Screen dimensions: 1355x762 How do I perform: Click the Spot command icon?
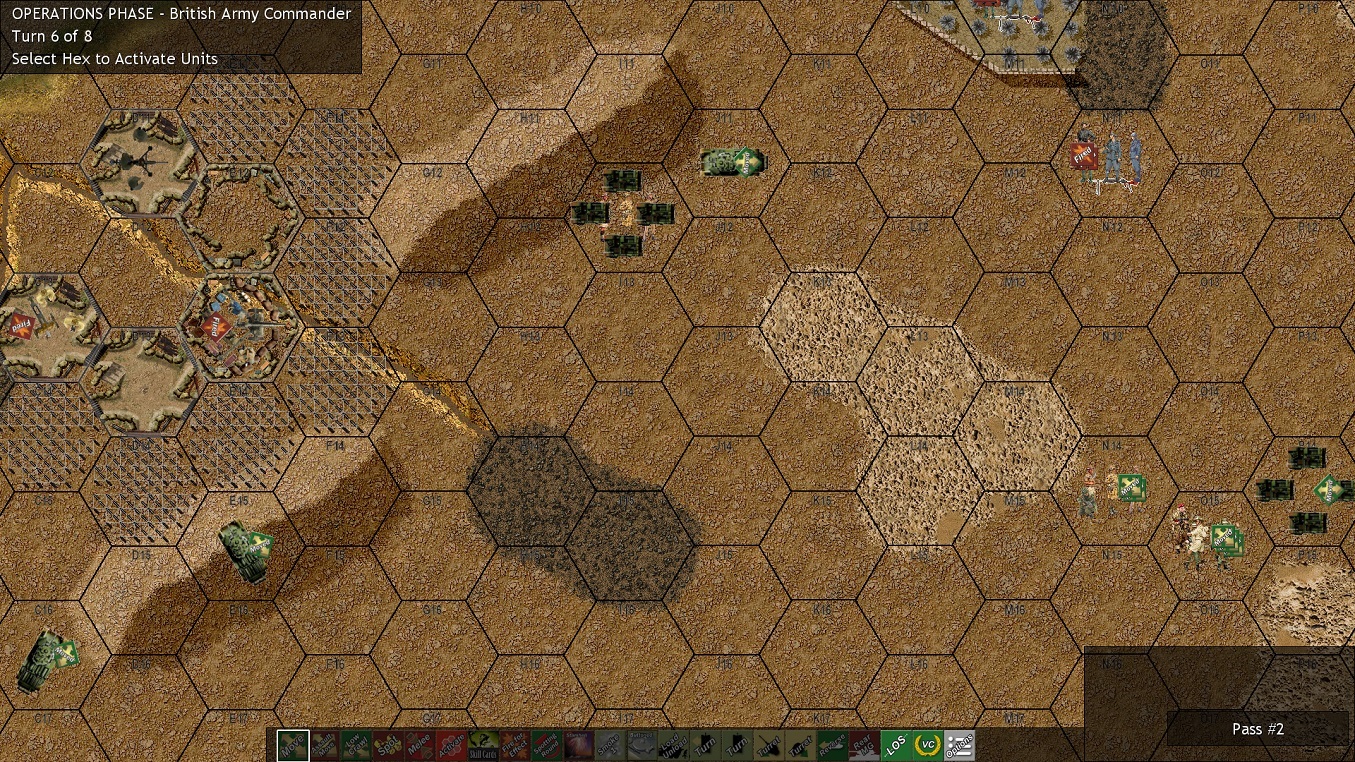[x=389, y=745]
